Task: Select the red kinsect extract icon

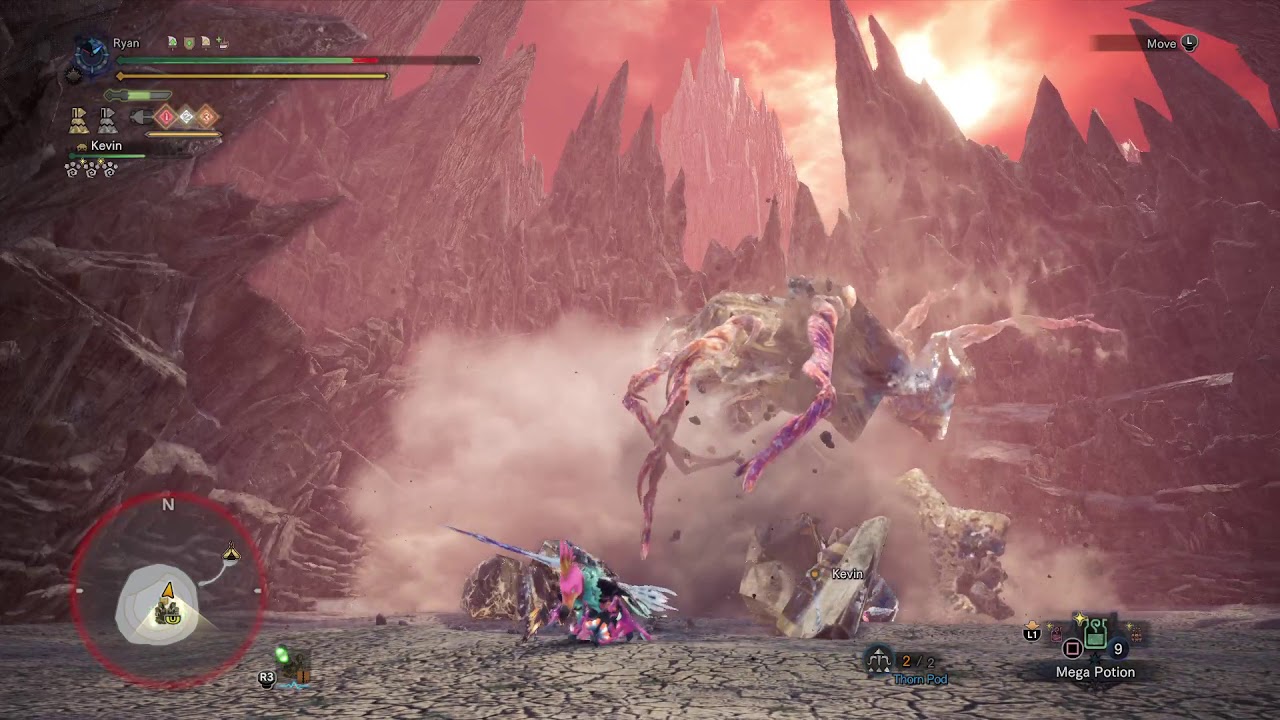Action: (x=166, y=117)
